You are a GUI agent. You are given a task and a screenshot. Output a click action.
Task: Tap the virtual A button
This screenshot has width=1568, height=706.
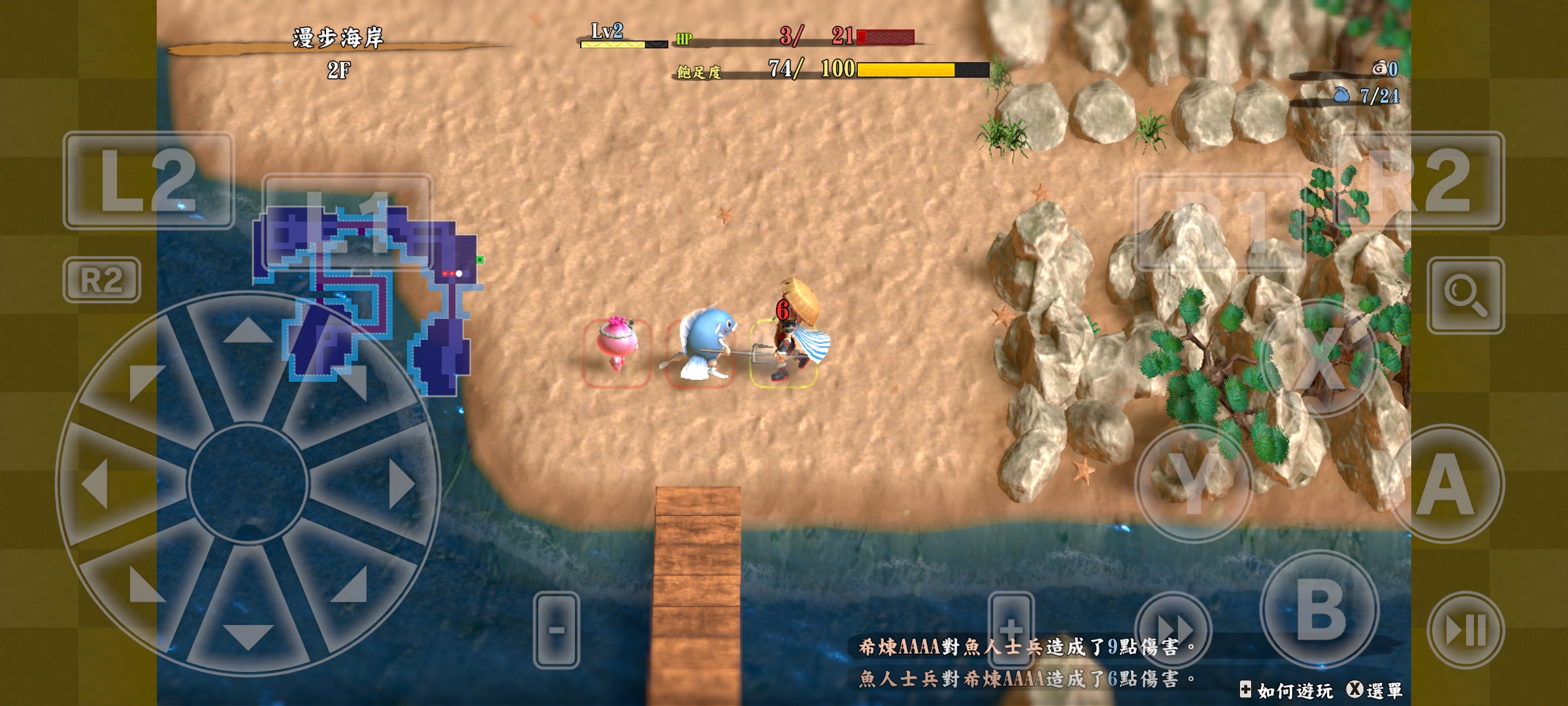(1446, 484)
